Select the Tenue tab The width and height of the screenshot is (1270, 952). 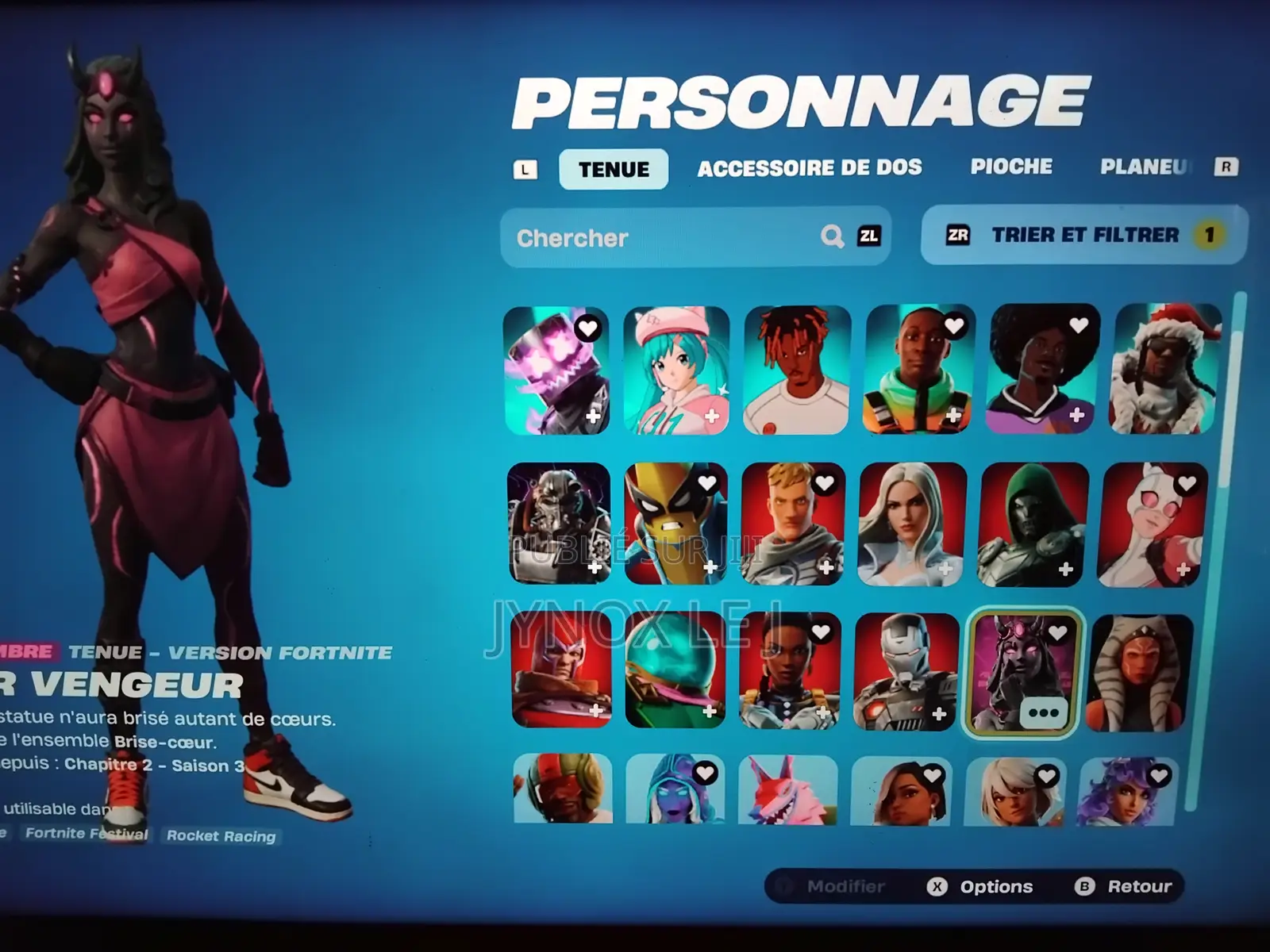(x=613, y=168)
